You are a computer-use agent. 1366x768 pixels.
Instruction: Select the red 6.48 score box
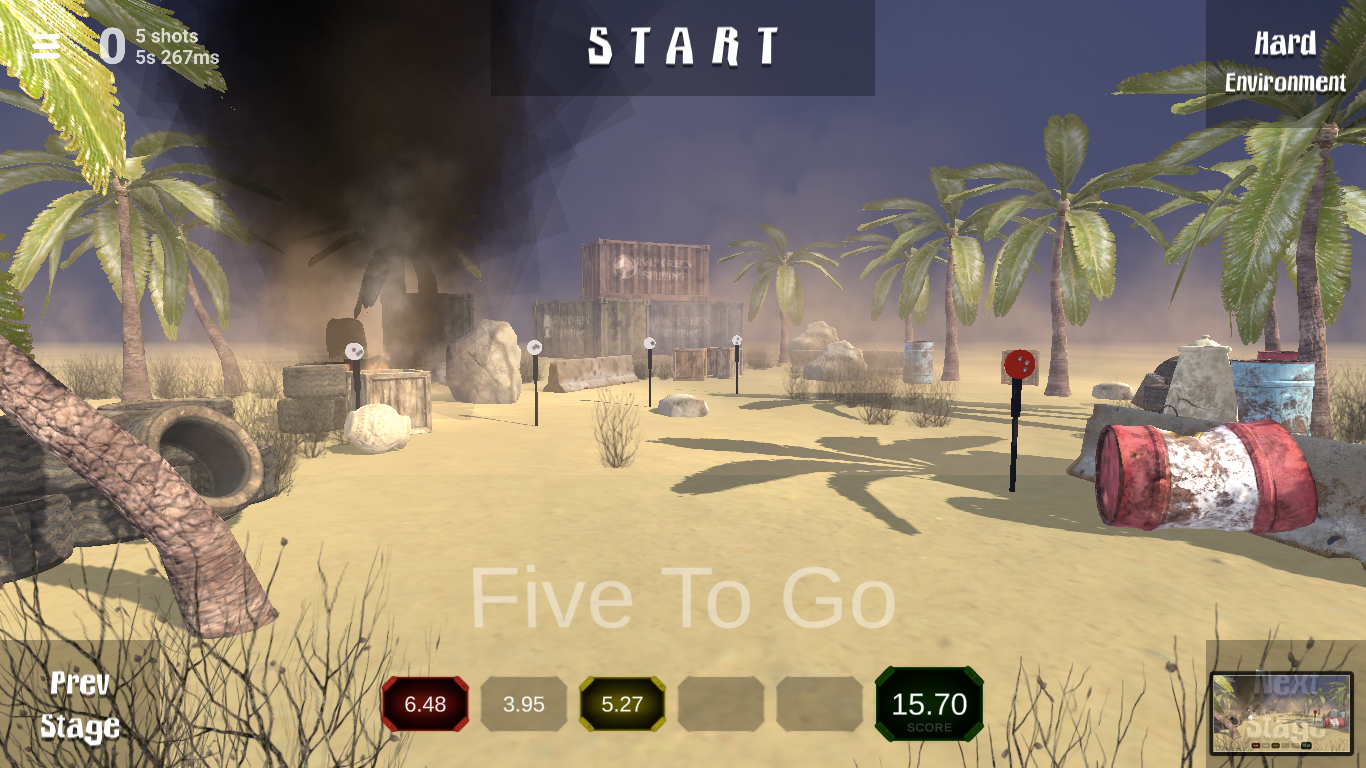(x=425, y=704)
